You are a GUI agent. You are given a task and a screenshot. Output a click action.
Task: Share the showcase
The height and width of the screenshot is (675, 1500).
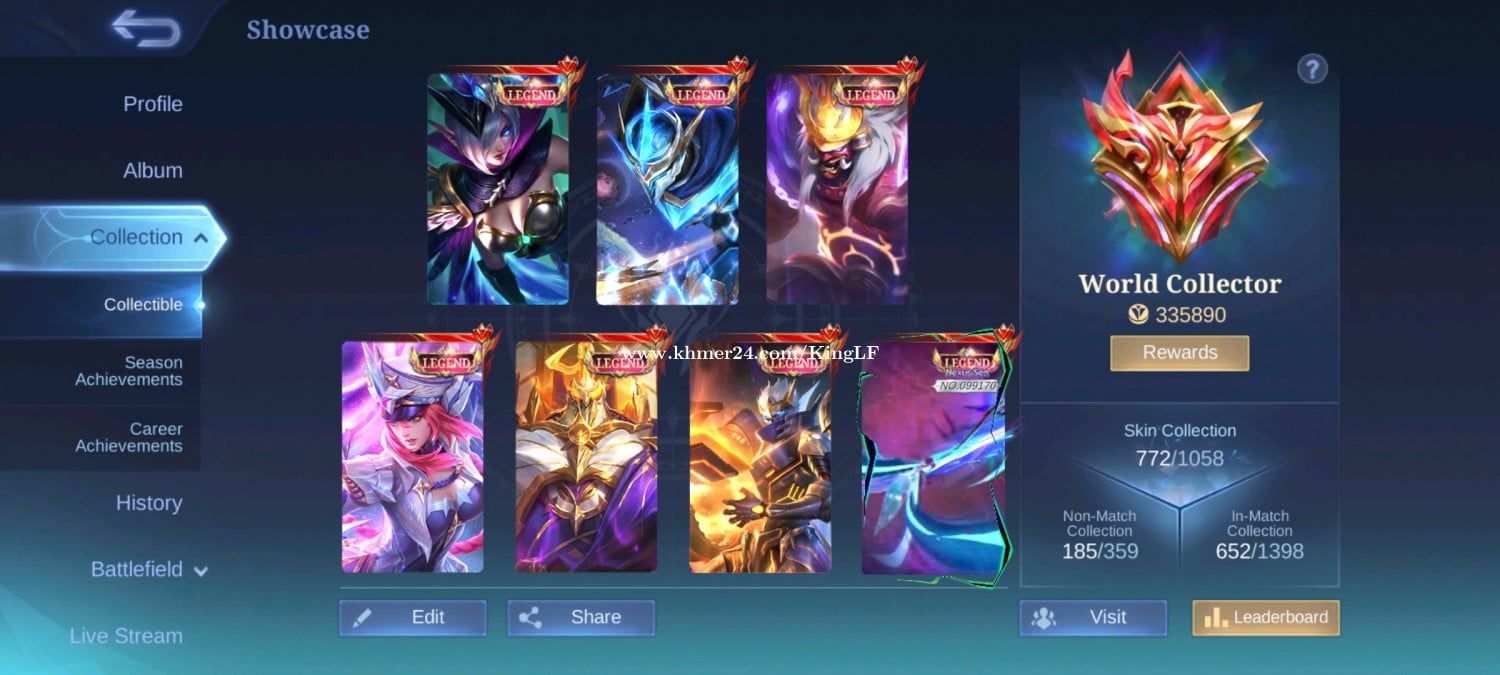(581, 618)
